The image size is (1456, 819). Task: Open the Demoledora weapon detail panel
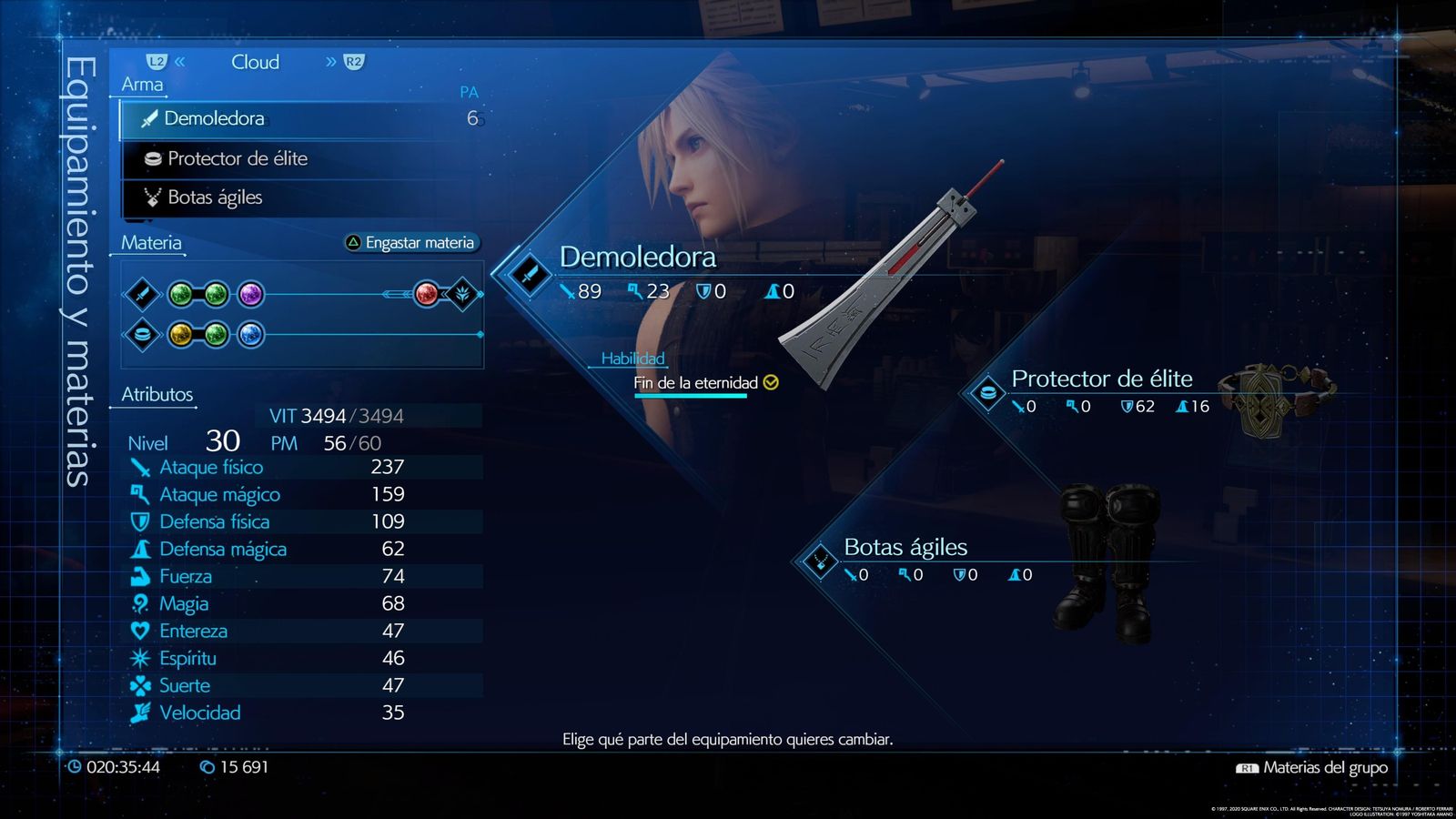pos(637,258)
